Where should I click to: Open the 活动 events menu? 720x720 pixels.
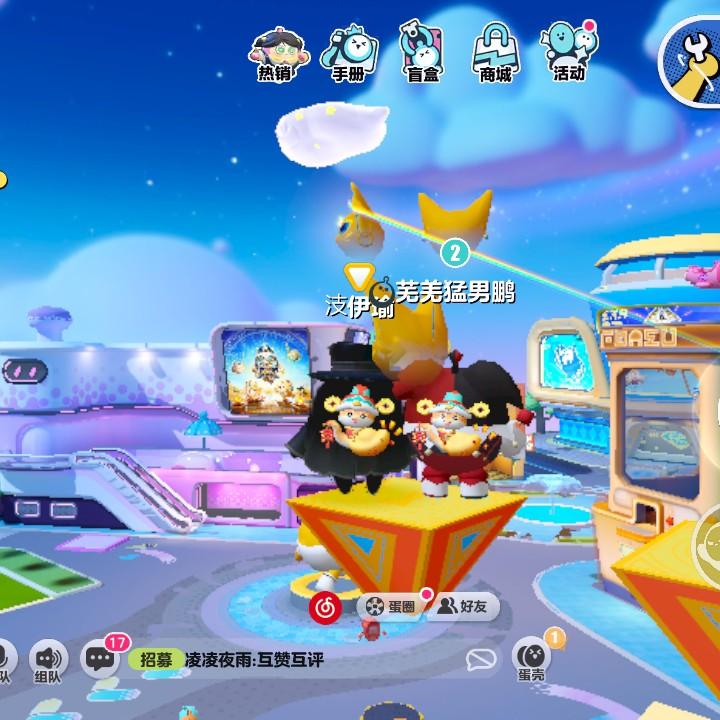coord(569,51)
